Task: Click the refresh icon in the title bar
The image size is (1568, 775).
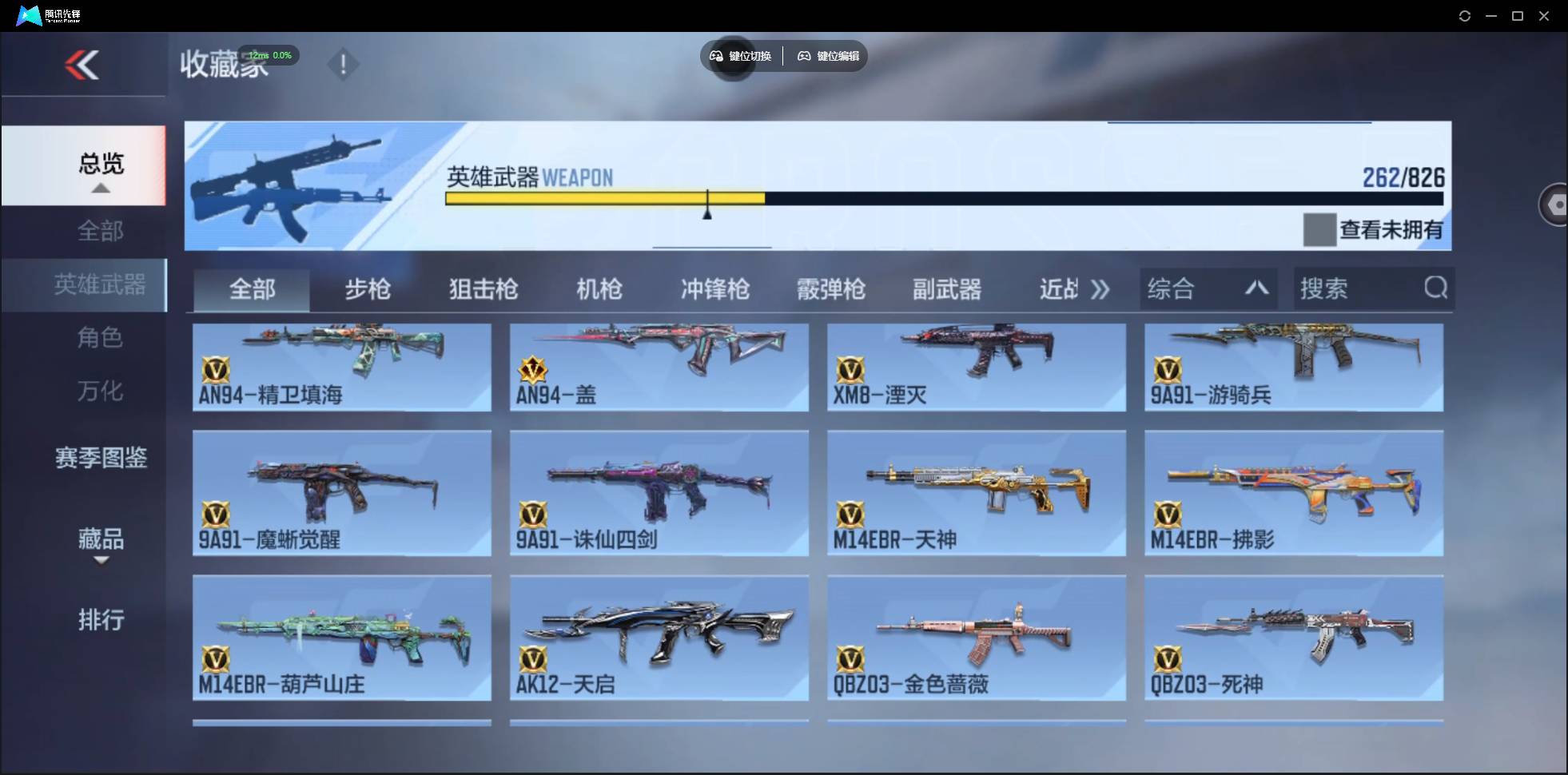Action: tap(1465, 15)
